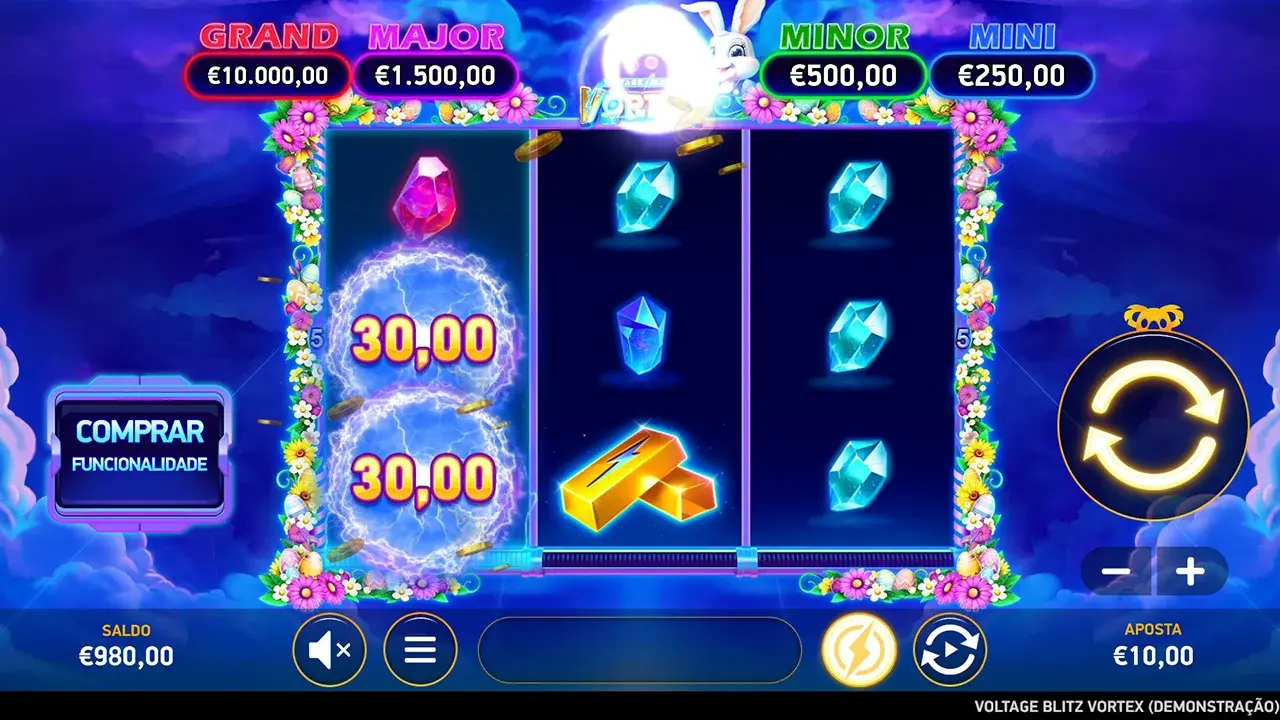Open the COMPRAR FUNCIONALIDADE feature buy
The height and width of the screenshot is (720, 1280).
(x=140, y=448)
